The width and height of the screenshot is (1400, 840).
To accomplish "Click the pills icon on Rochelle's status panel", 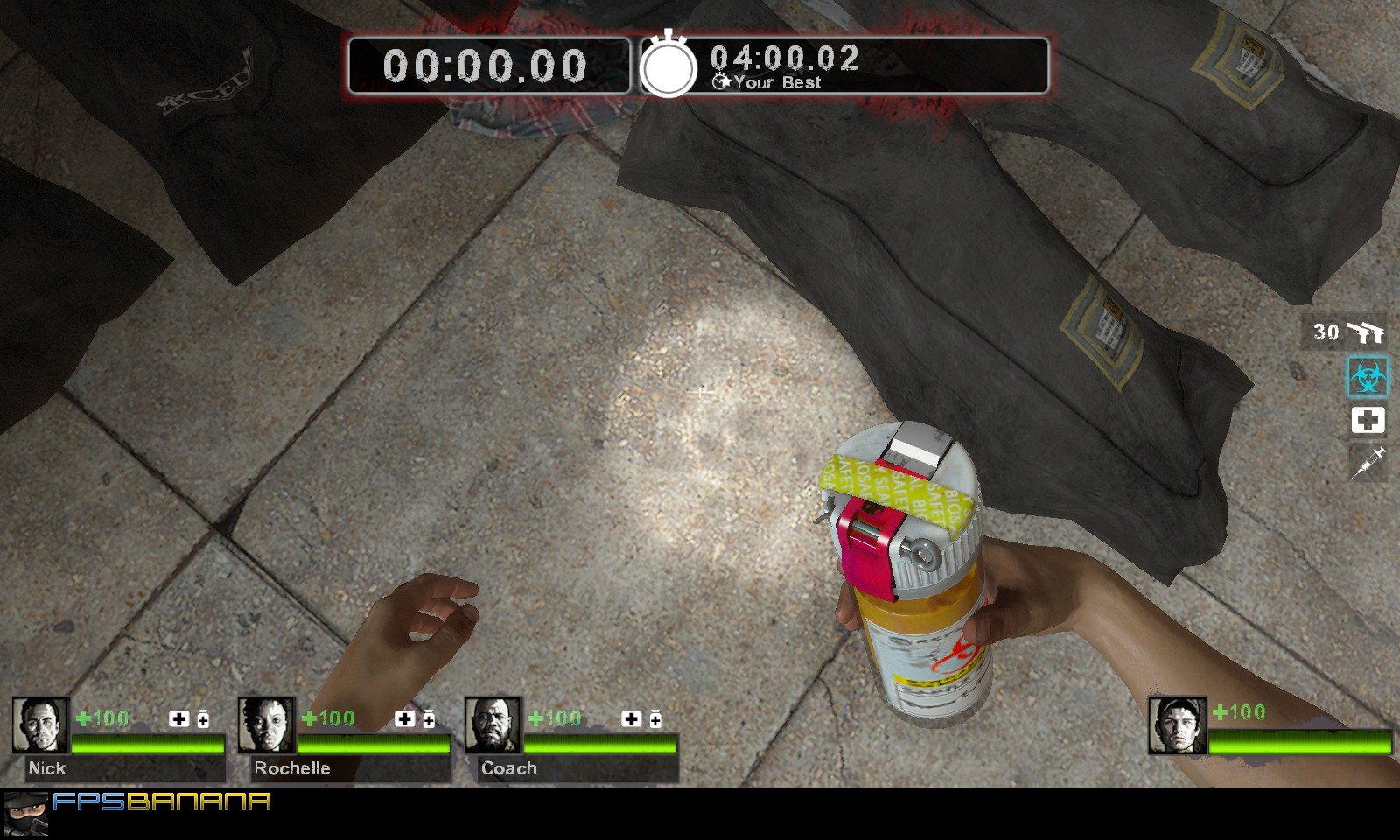I will coord(429,719).
